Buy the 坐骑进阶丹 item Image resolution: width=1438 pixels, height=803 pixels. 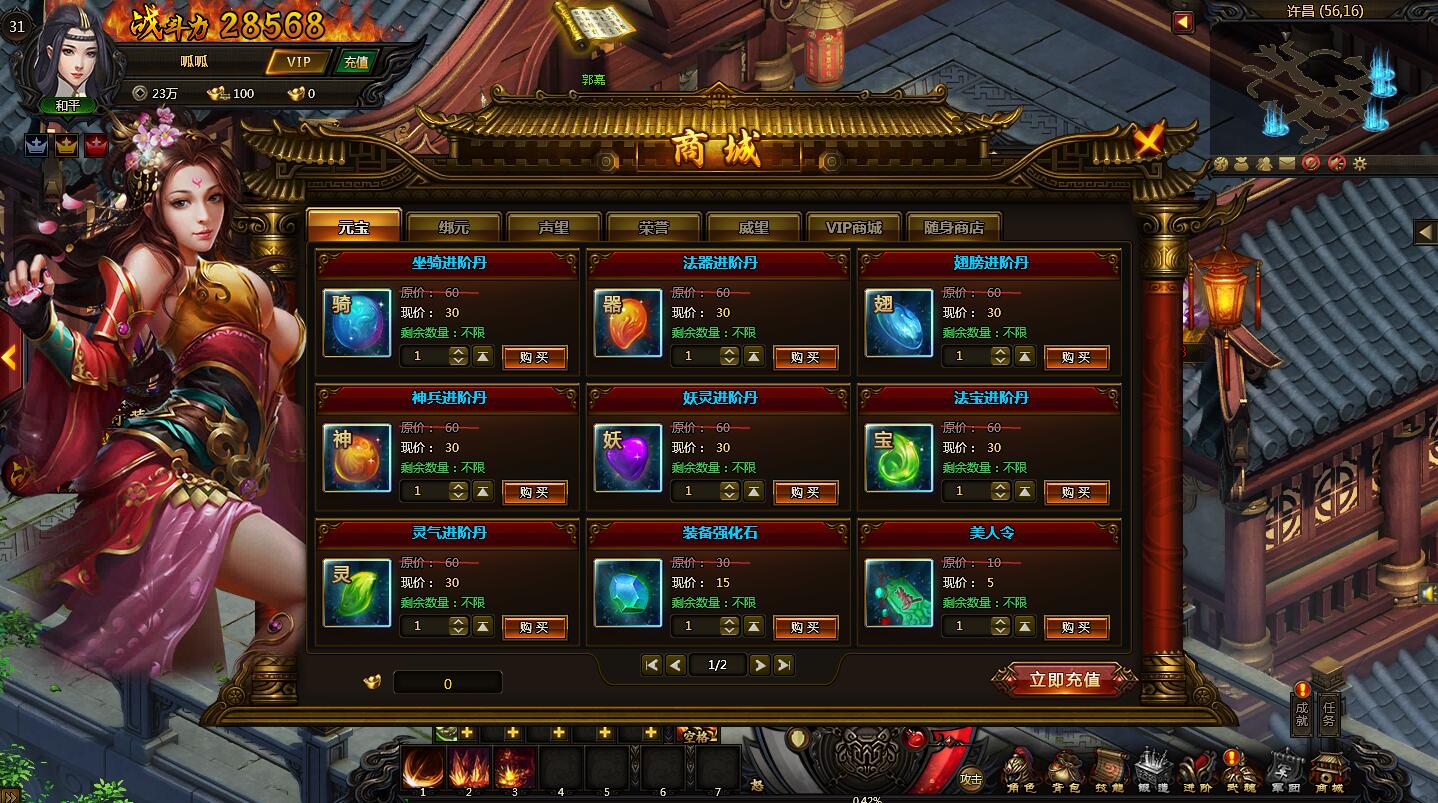pyautogui.click(x=534, y=357)
